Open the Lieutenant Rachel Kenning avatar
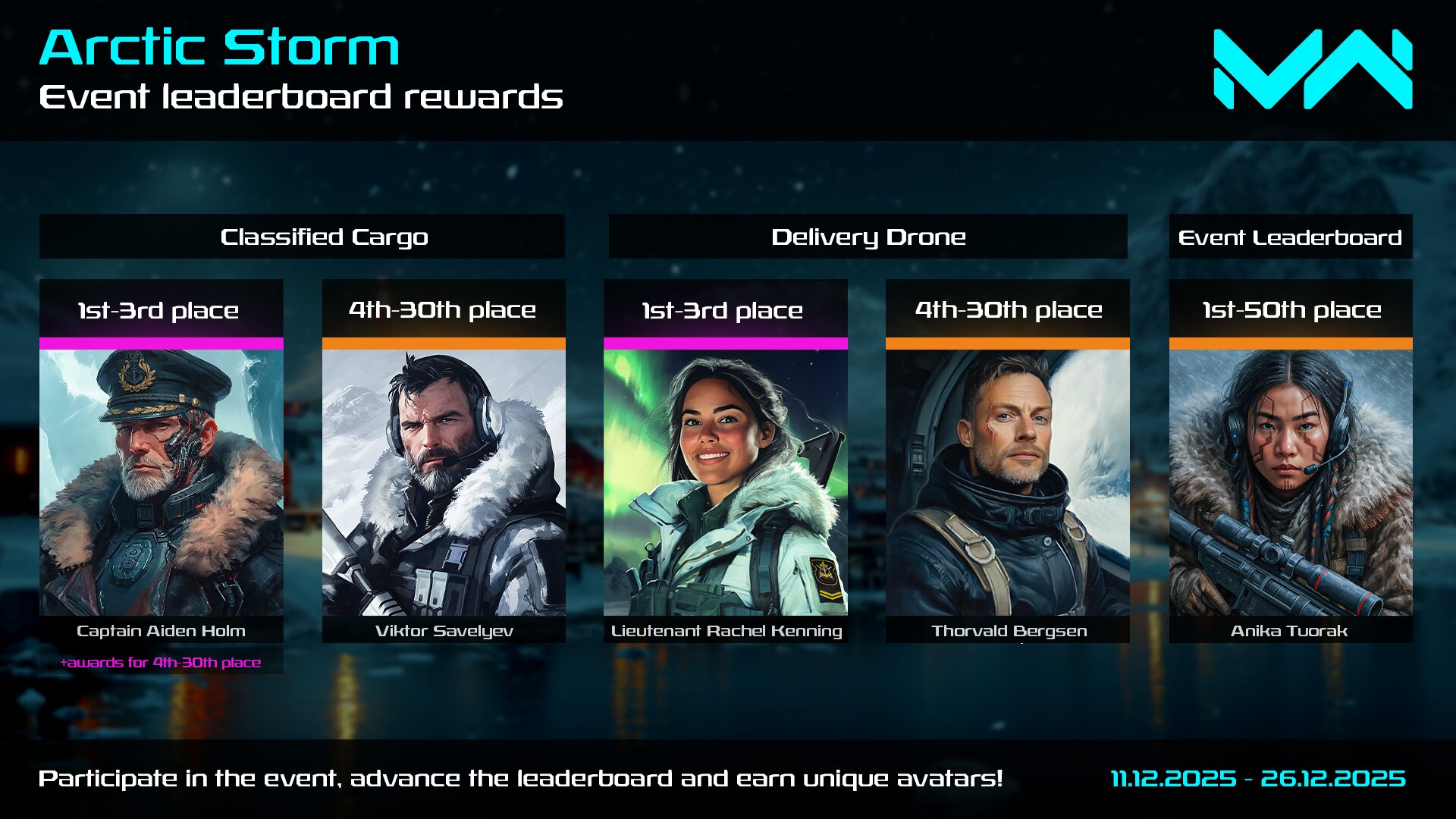The height and width of the screenshot is (819, 1456). [726, 482]
